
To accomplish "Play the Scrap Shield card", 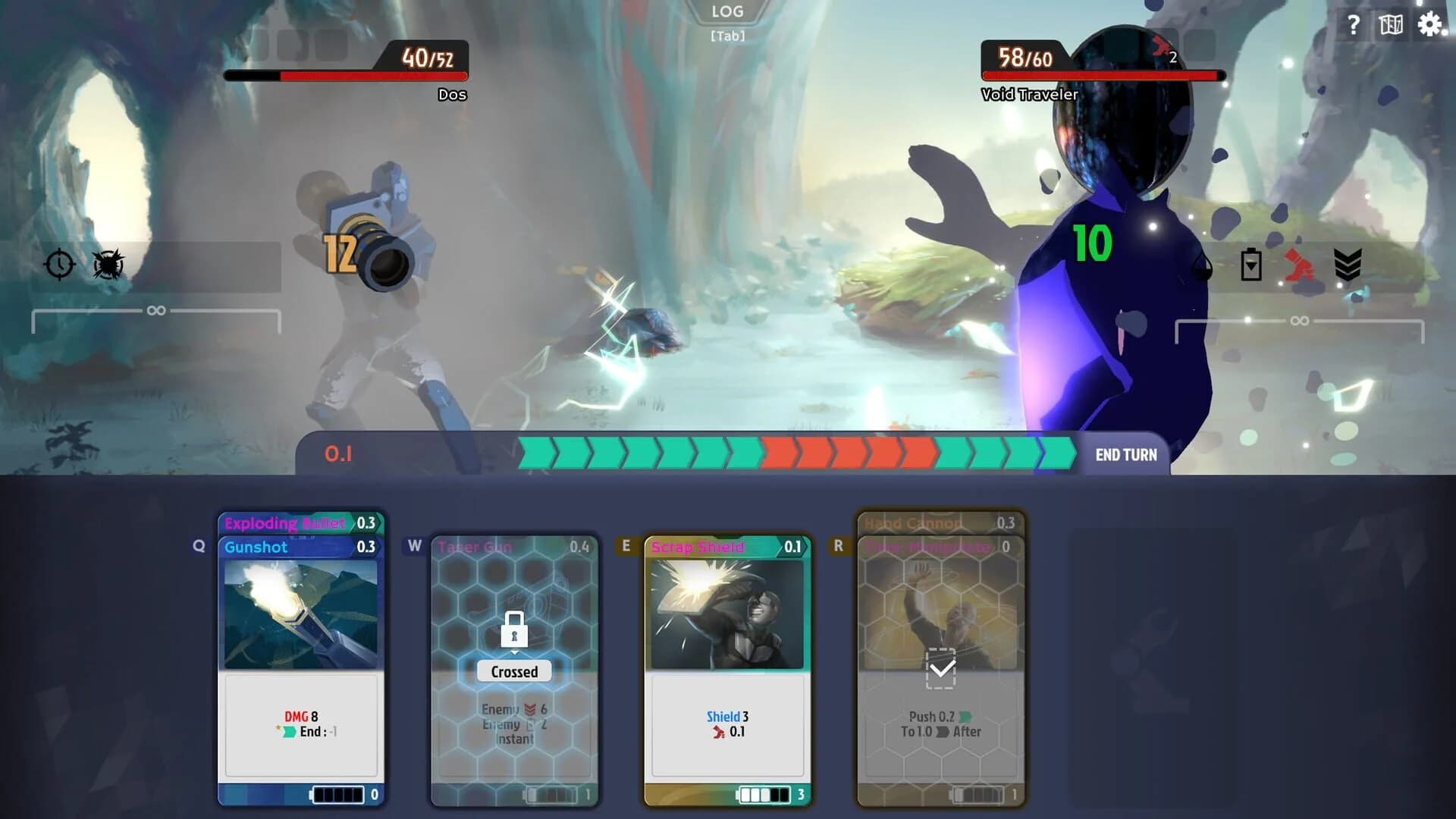I will click(726, 660).
